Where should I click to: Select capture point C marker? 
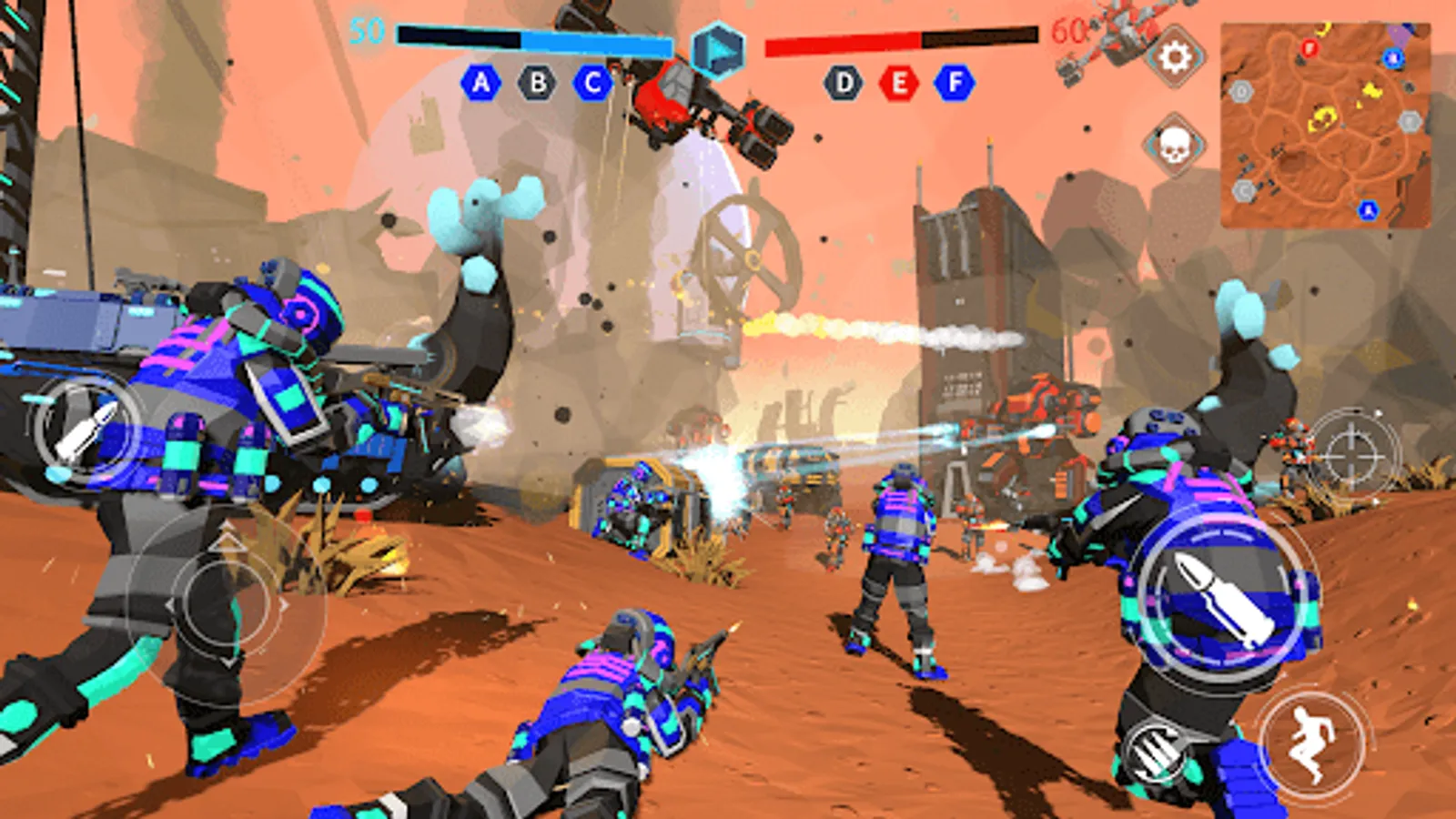592,84
